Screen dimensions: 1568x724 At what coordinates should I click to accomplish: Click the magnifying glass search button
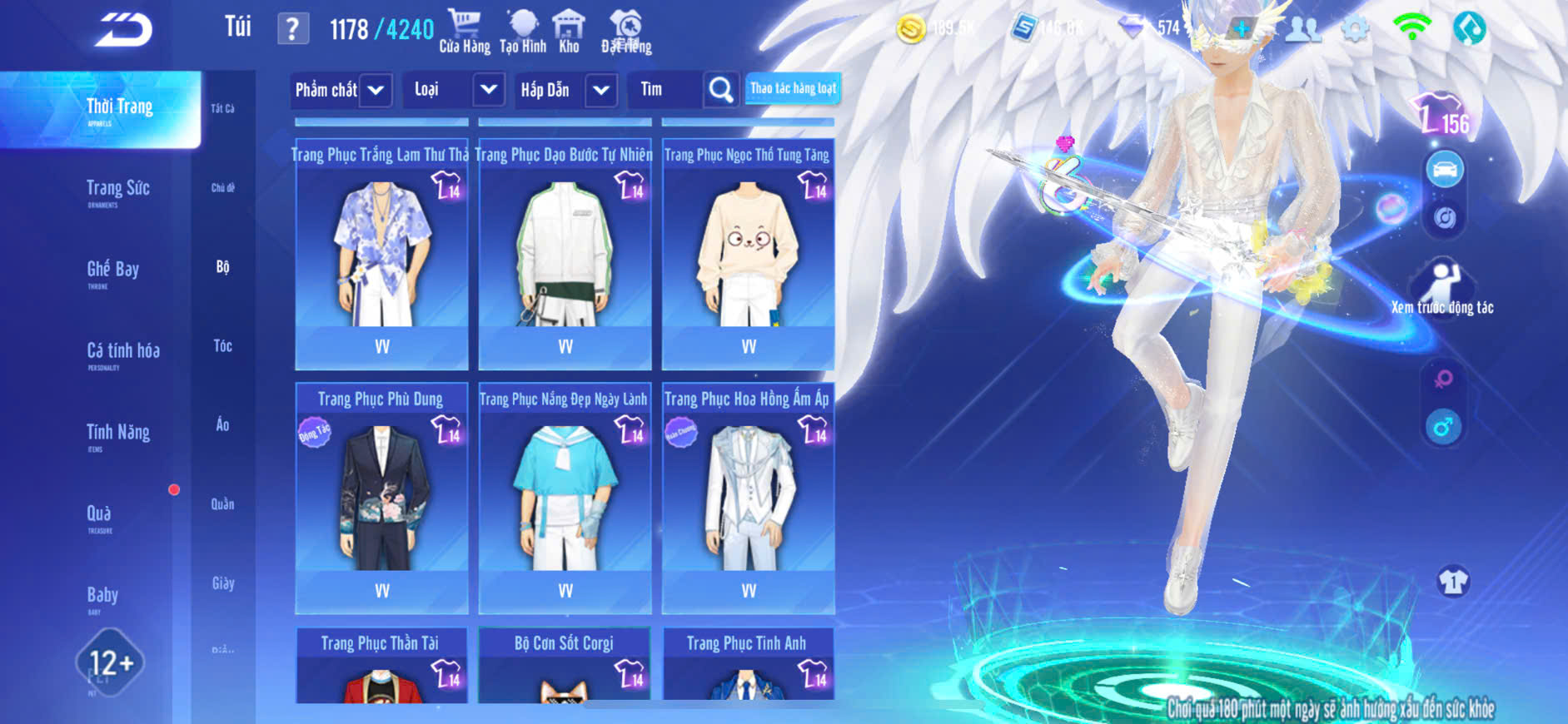pyautogui.click(x=720, y=90)
